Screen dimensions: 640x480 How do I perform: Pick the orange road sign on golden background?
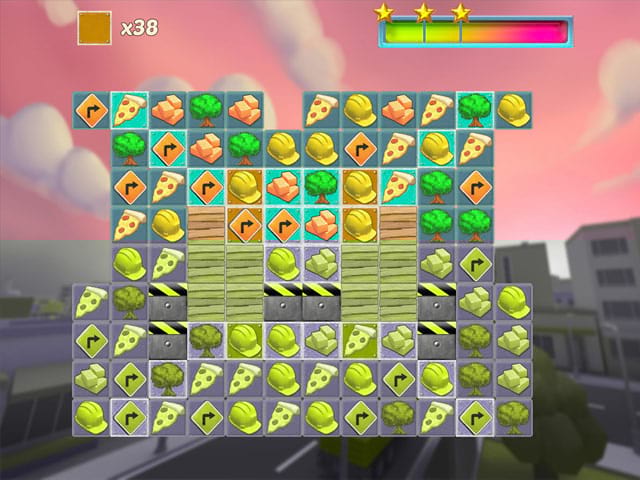coord(245,225)
